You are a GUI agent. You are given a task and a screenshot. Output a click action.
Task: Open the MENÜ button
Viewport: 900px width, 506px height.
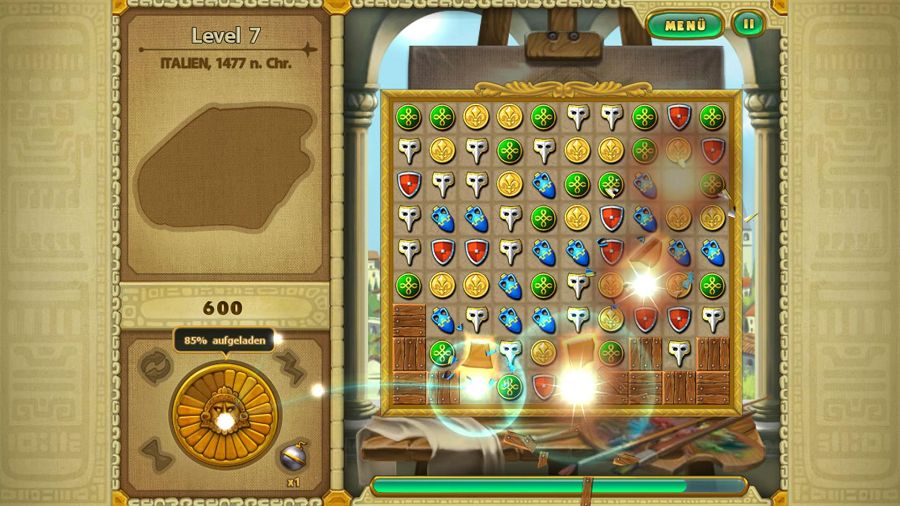point(685,25)
